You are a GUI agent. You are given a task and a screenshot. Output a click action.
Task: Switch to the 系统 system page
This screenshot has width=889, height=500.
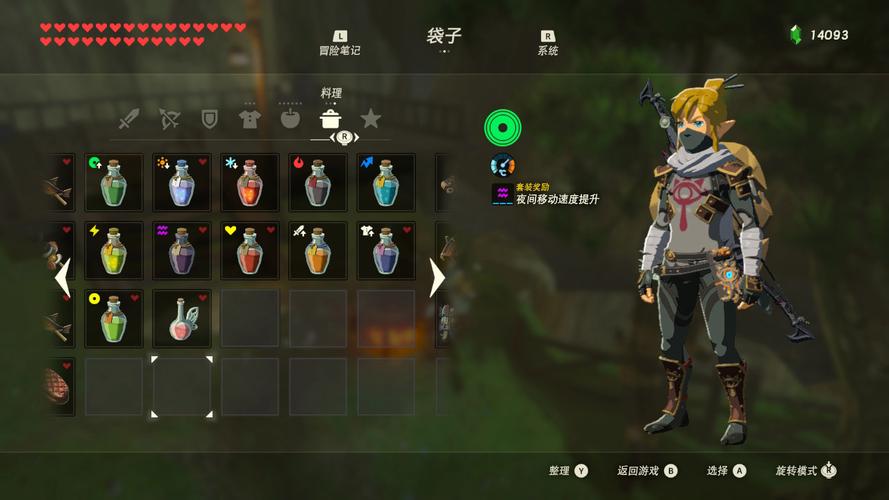click(547, 44)
